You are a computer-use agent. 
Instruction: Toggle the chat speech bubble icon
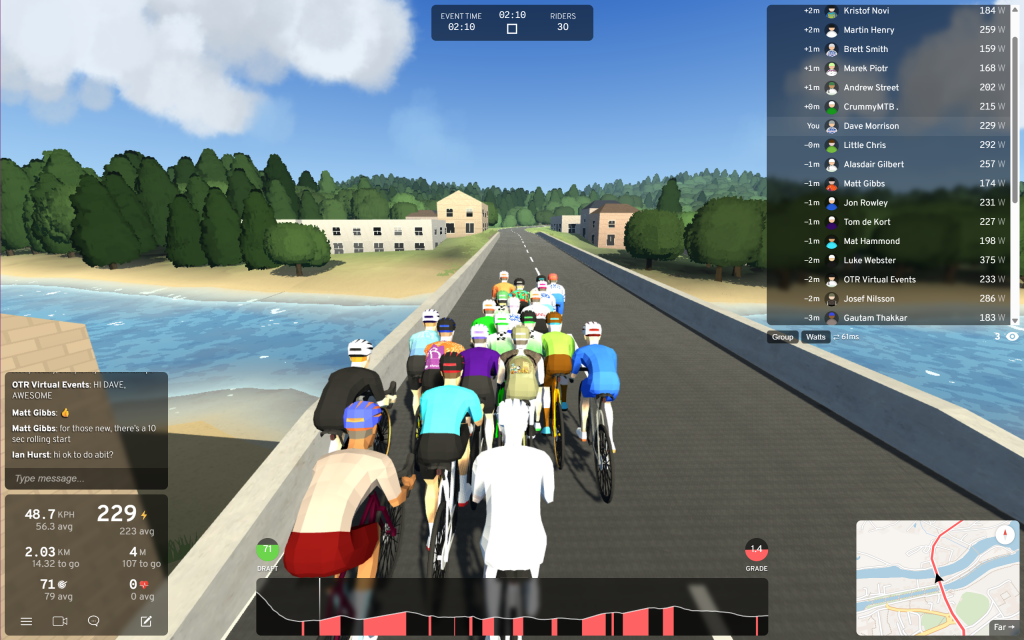[x=94, y=621]
